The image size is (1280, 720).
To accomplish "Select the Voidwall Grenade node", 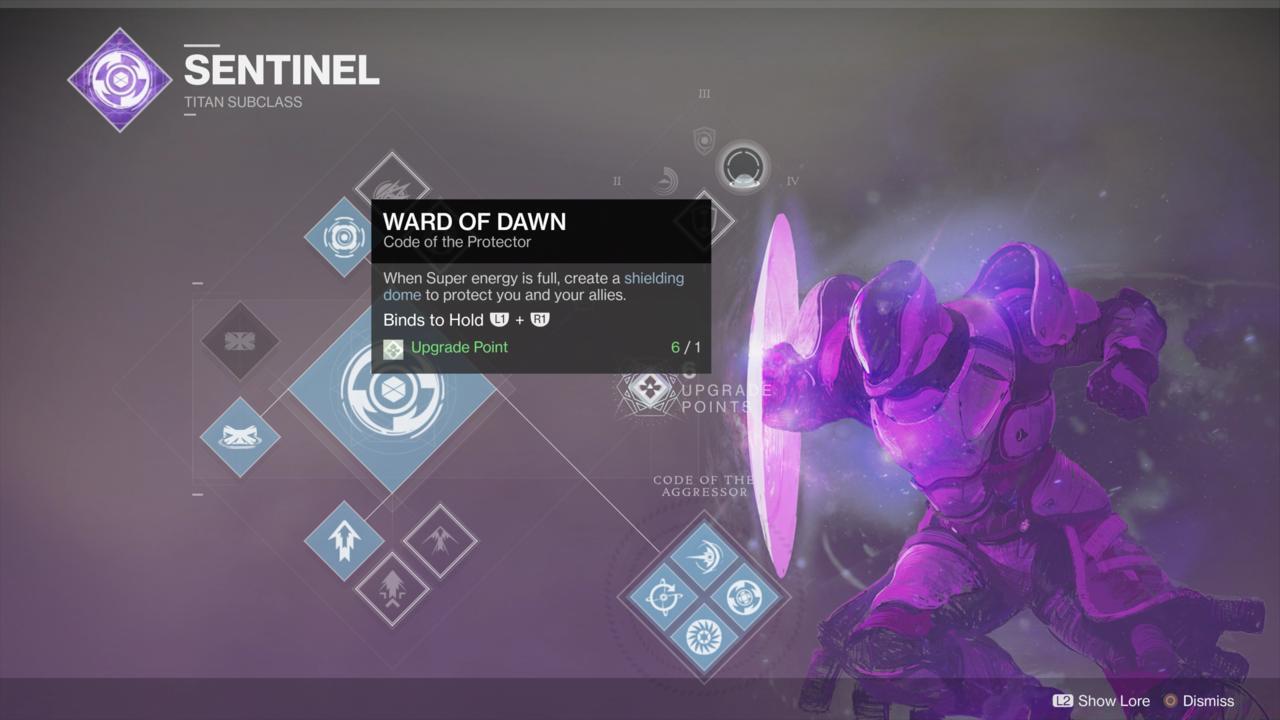I will 240,343.
